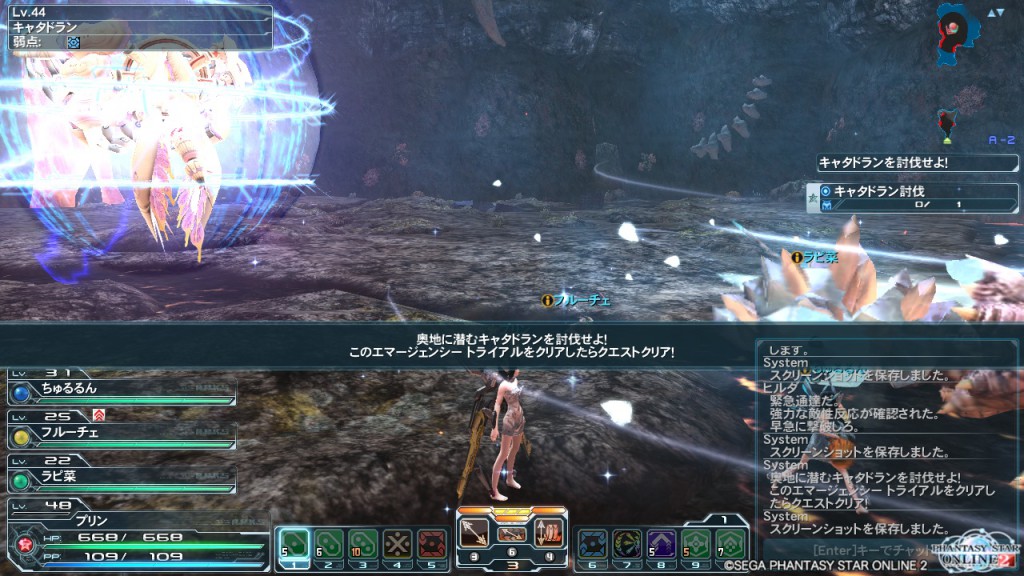Toggle the minimap arrow buttons

[995, 13]
